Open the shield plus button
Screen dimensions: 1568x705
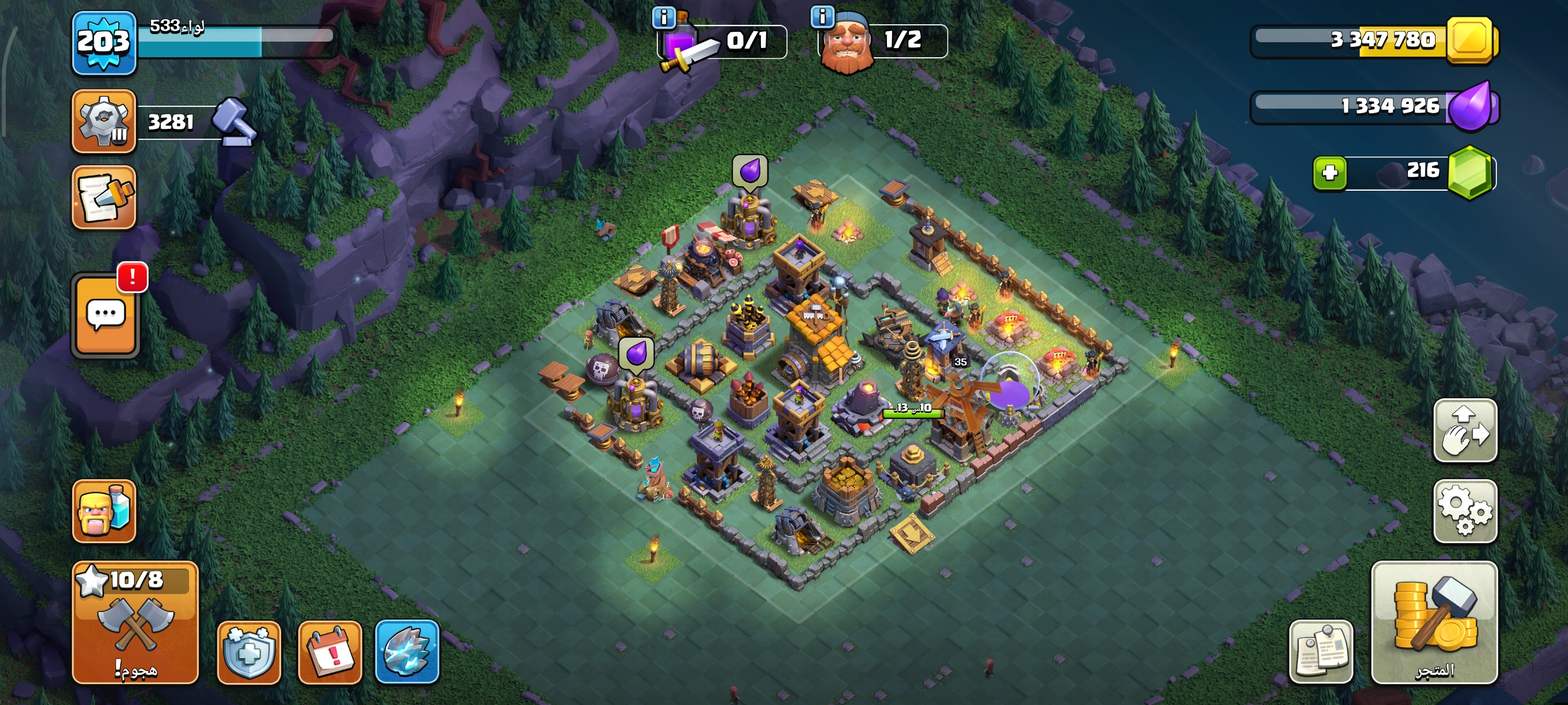249,652
